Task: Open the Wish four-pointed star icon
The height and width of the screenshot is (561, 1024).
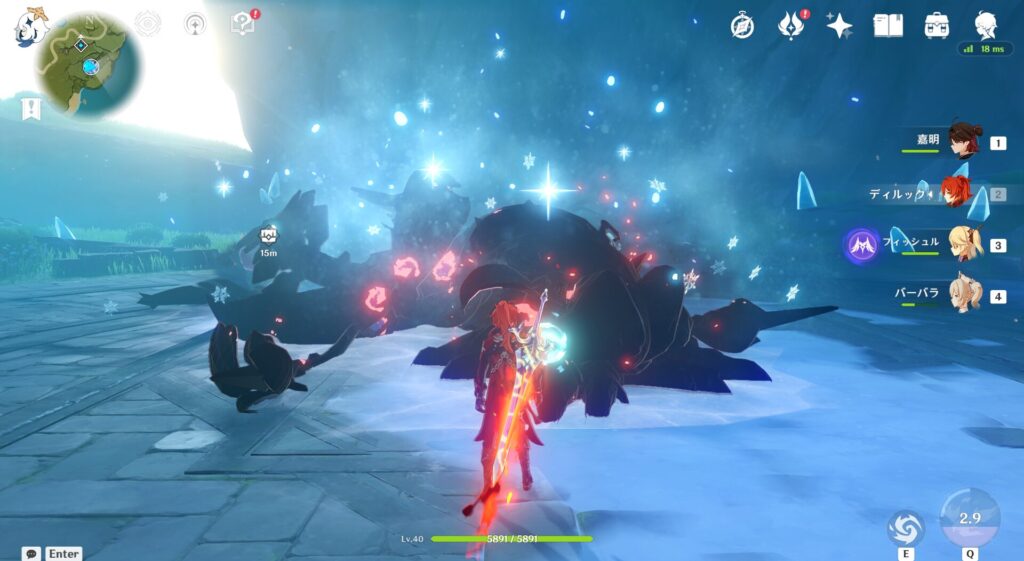Action: (839, 26)
